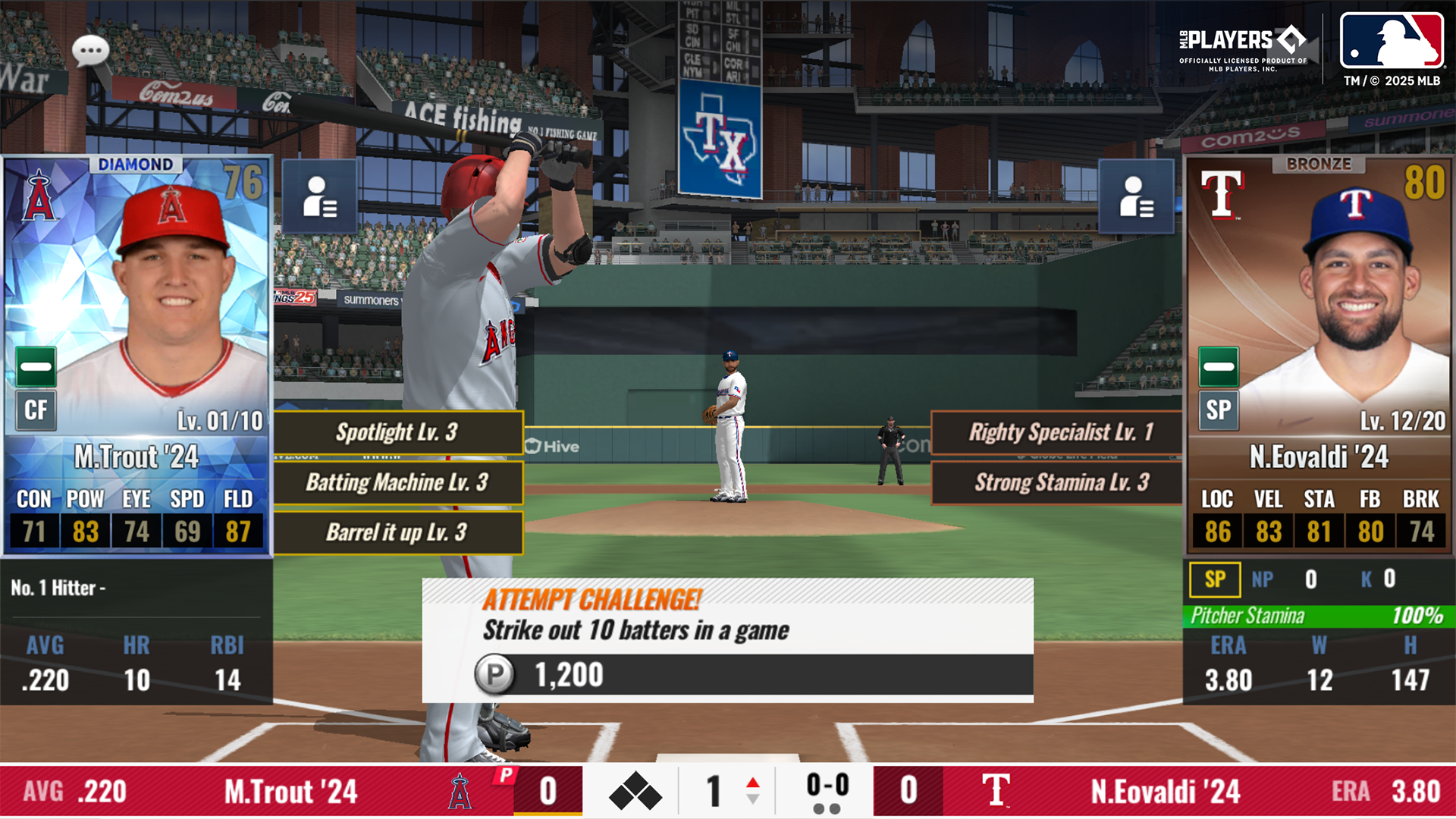
Task: Click the Angels logo on the bottom scoreboard
Action: [x=460, y=790]
